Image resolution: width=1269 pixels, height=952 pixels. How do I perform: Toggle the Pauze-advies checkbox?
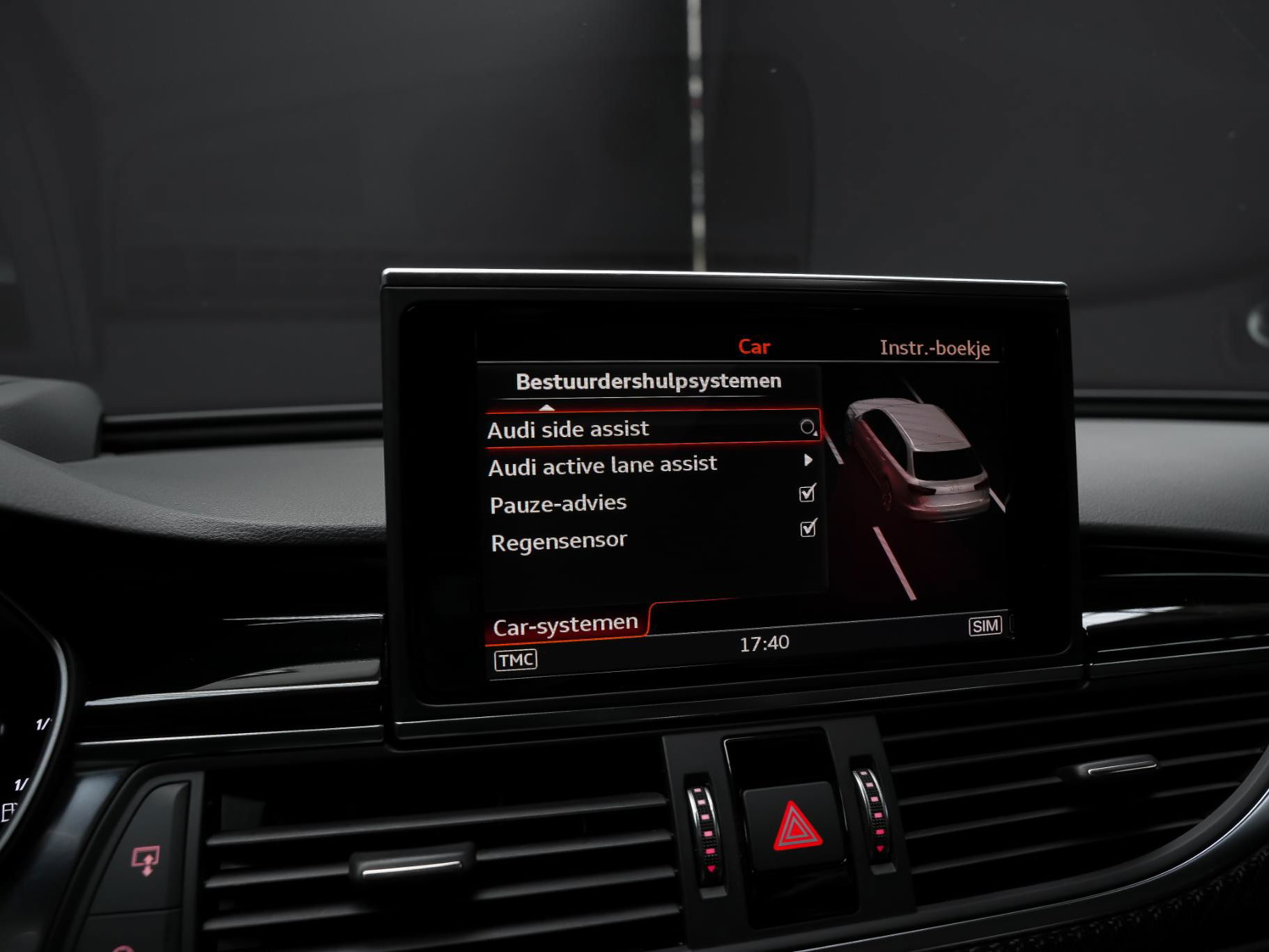[807, 494]
